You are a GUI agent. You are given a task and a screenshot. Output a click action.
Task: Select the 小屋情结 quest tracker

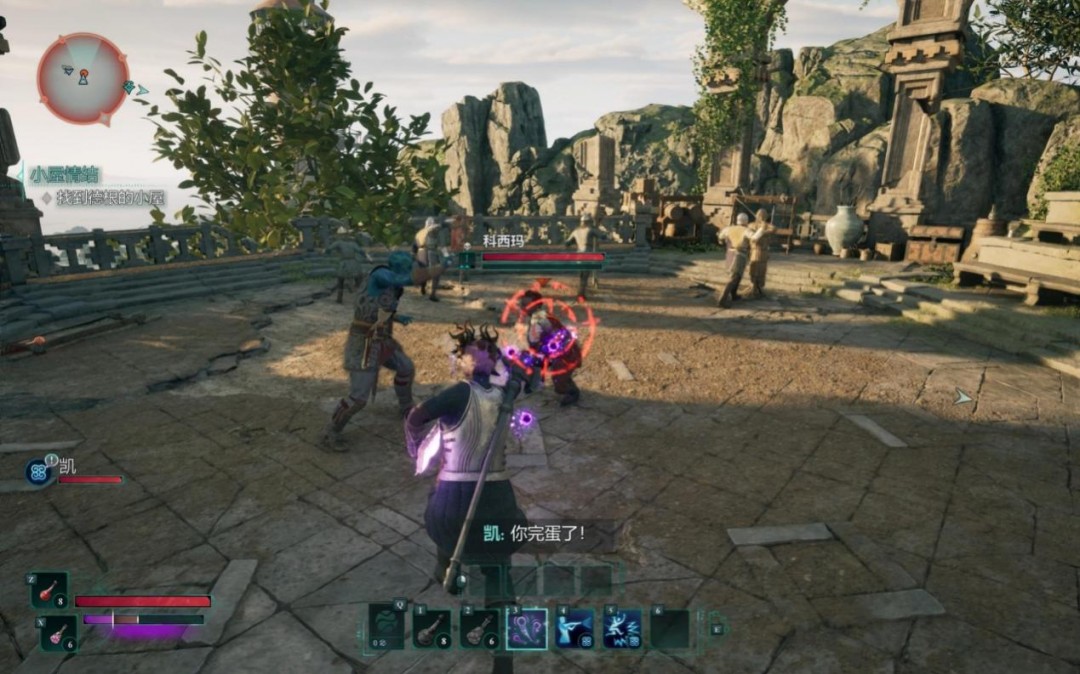tap(66, 173)
